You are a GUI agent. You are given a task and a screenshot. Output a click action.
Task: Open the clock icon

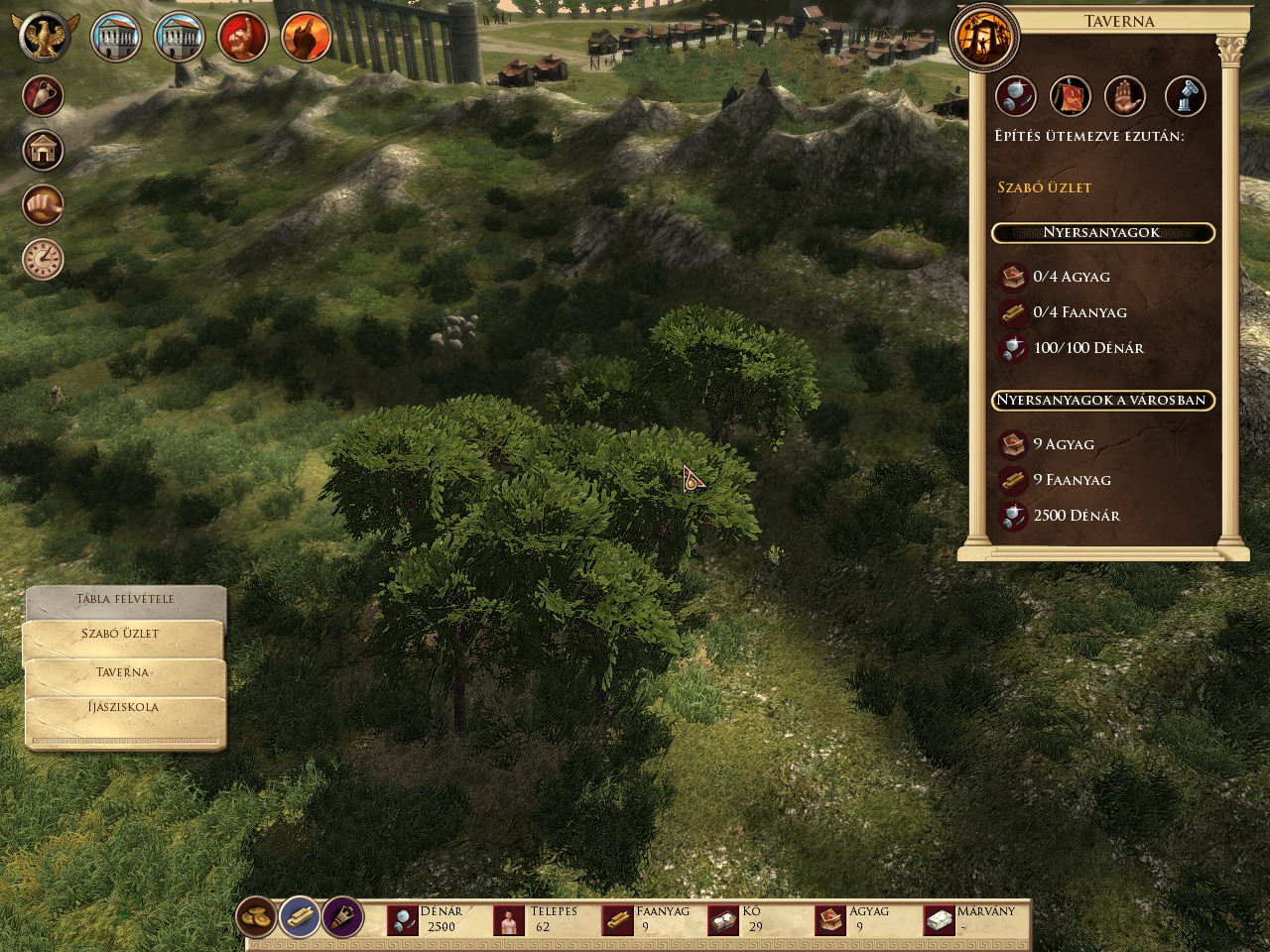[43, 259]
